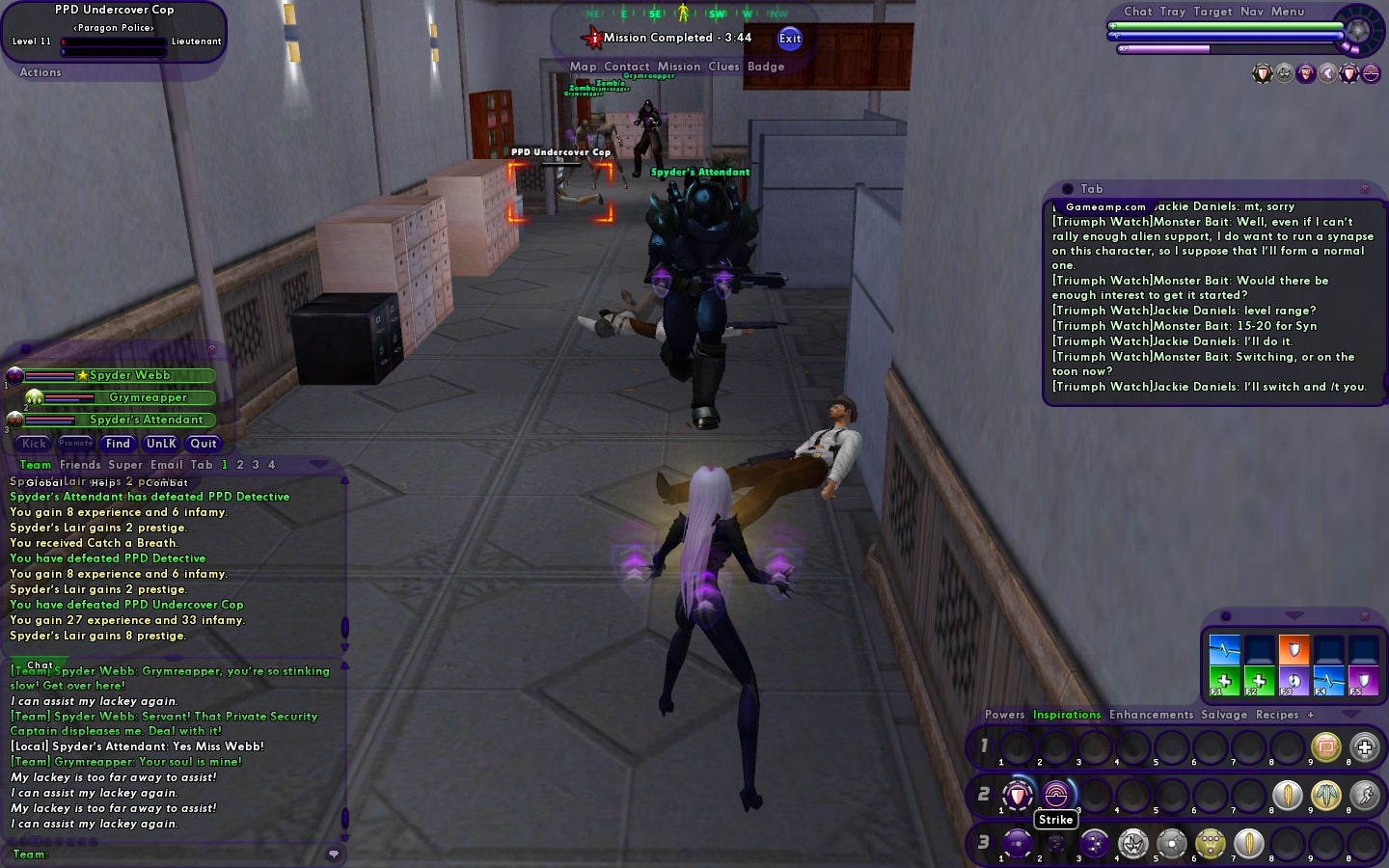Open the Email tab

tap(166, 465)
